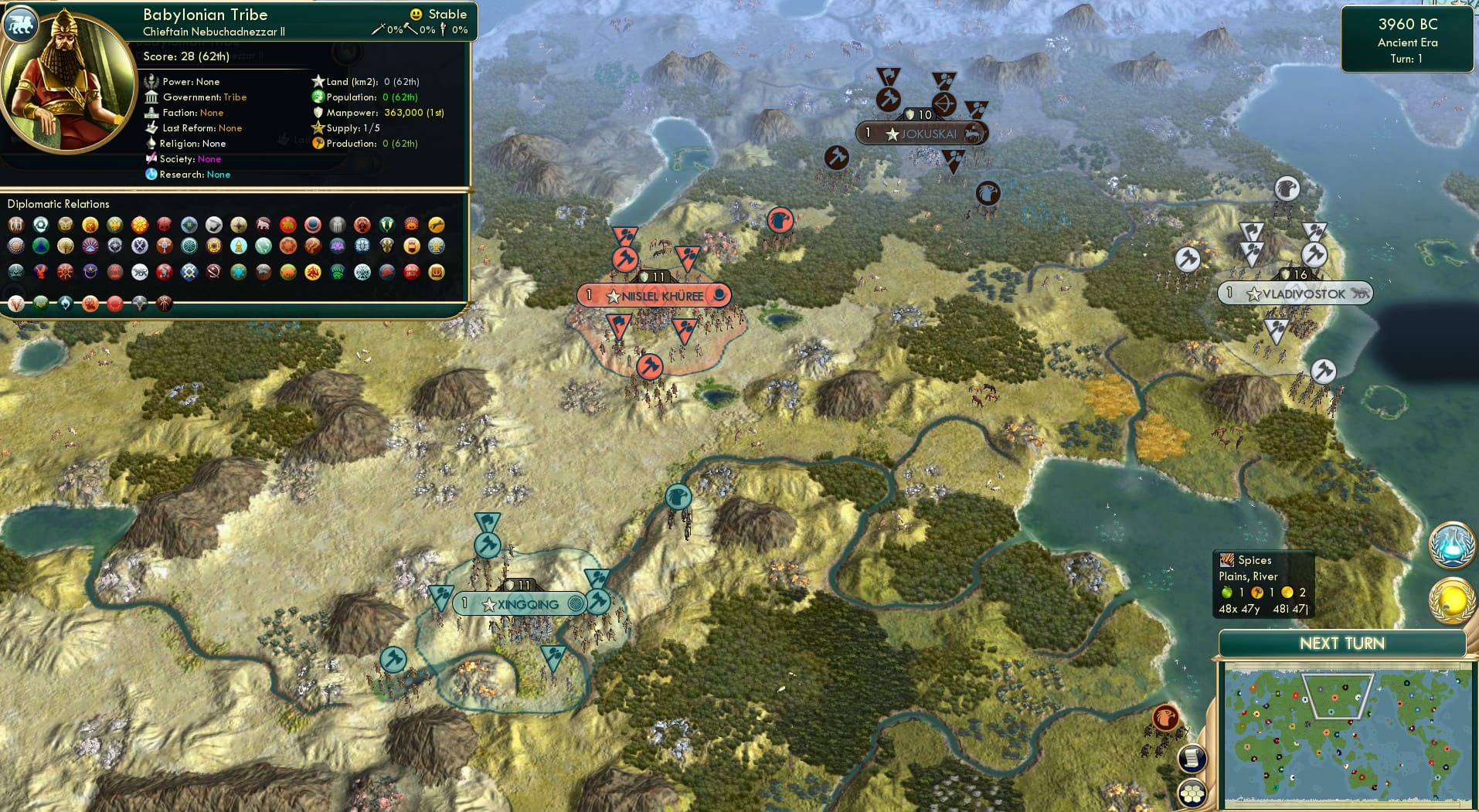Screen dimensions: 1479x812
Task: Expand the Niislel Khüree city banner
Action: coord(654,294)
